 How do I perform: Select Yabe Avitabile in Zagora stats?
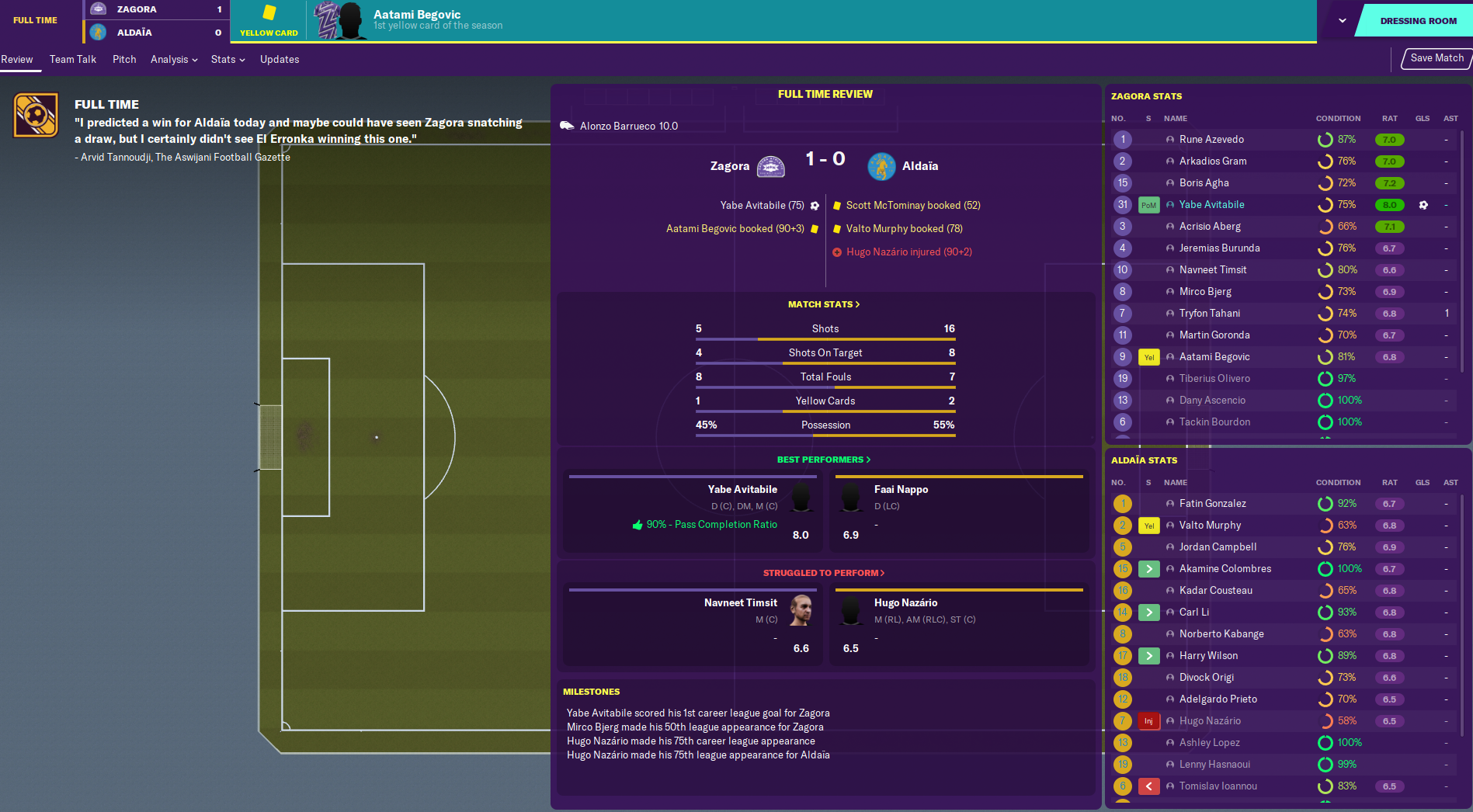tap(1211, 205)
